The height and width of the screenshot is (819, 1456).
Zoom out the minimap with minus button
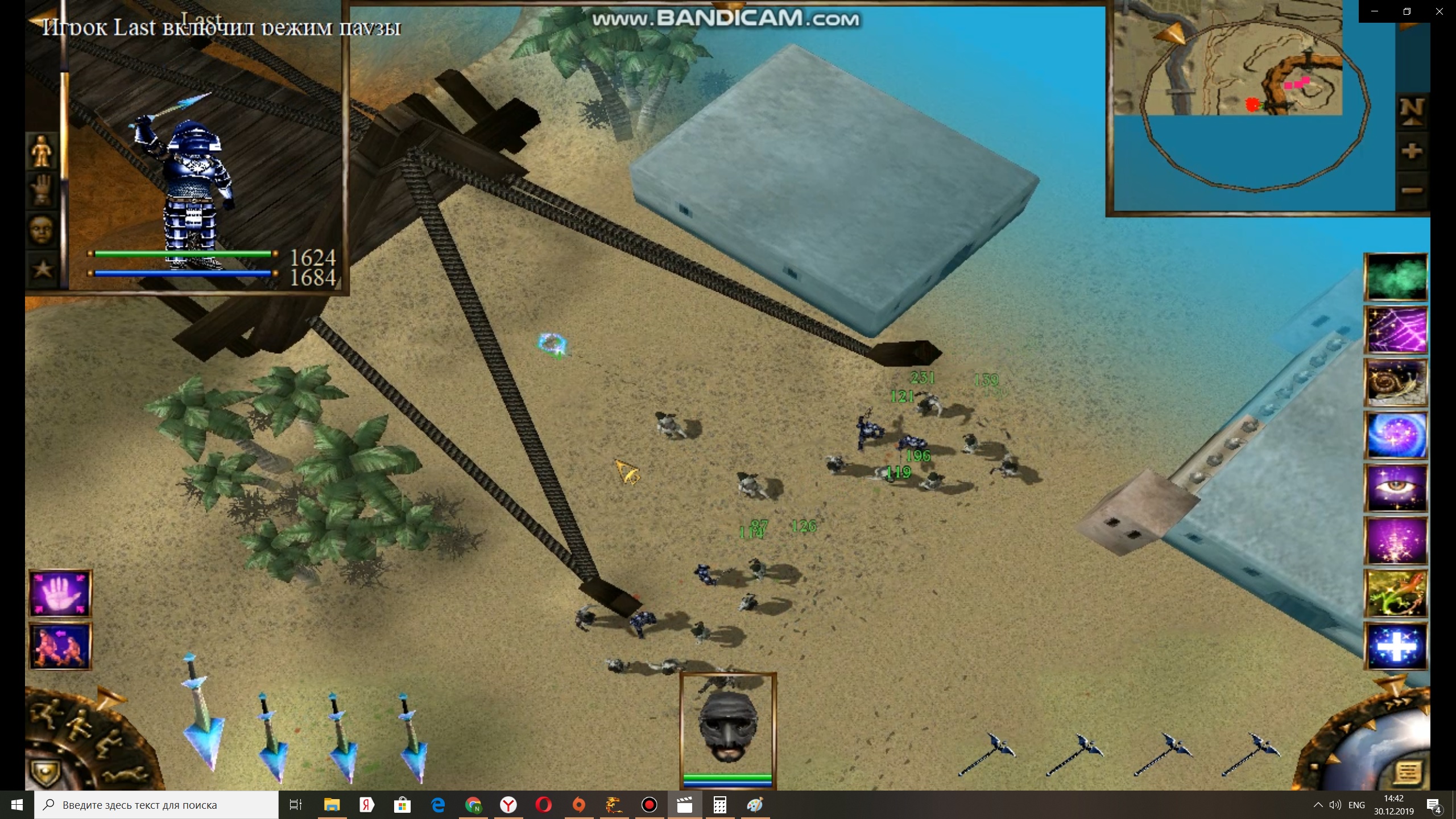tap(1412, 190)
